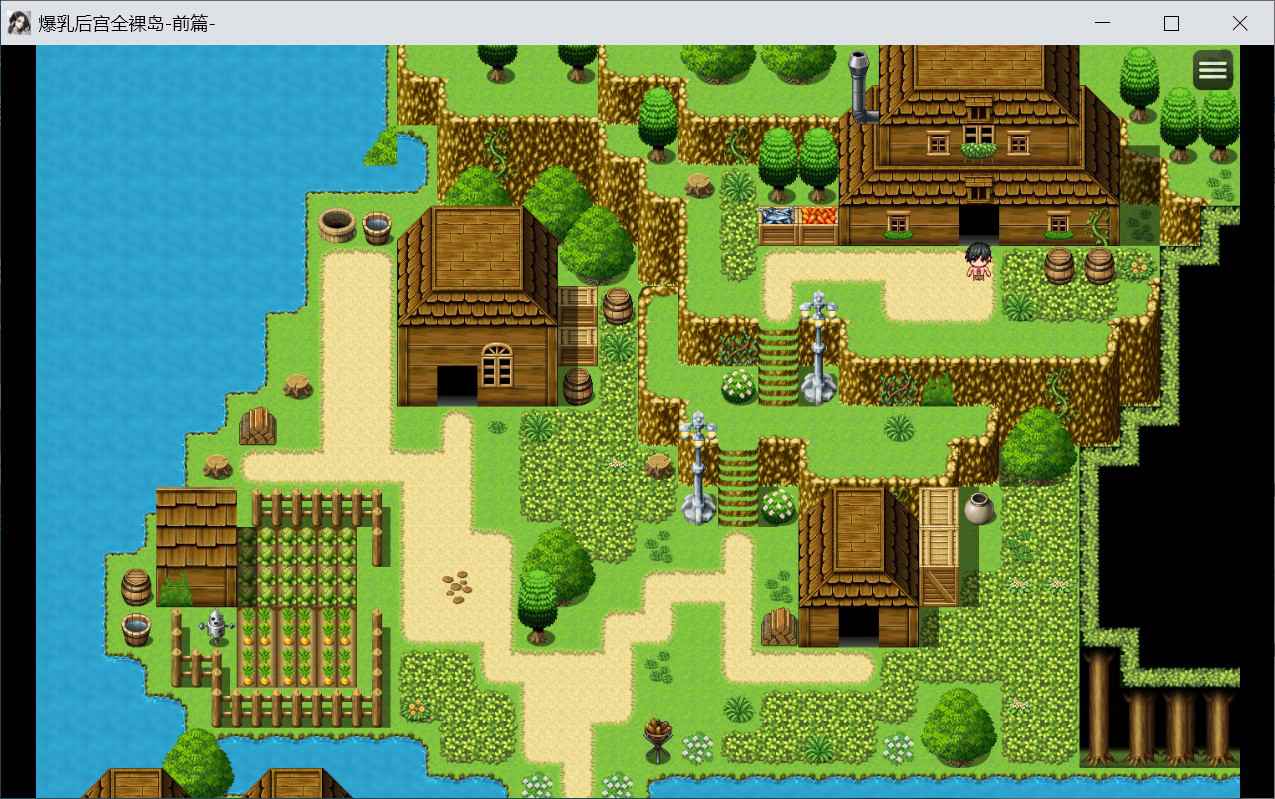Image resolution: width=1275 pixels, height=799 pixels.
Task: Open the hamburger menu button
Action: [x=1212, y=70]
